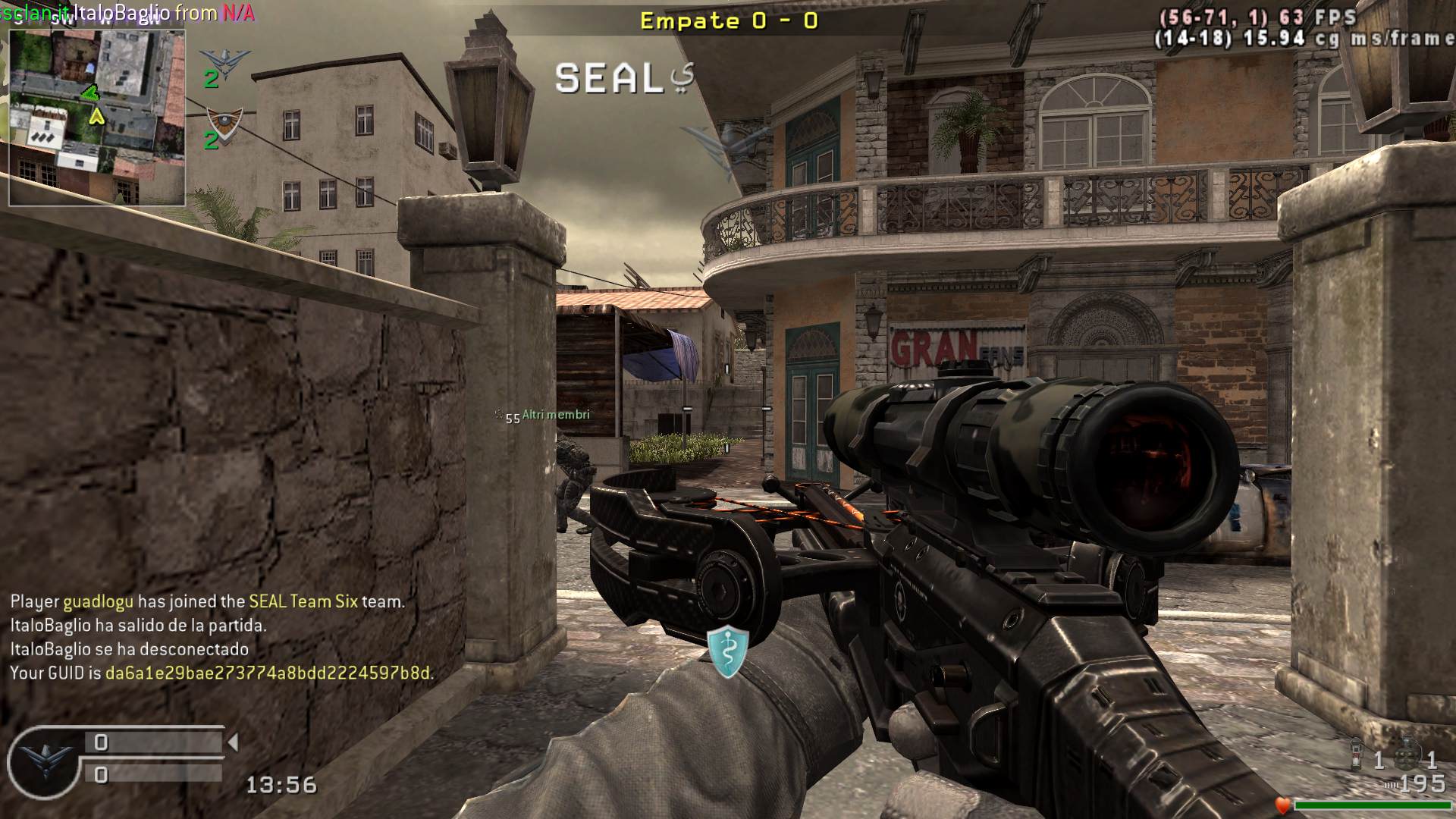
Task: Click the blue winged team emblem beside the minimap
Action: 224,61
